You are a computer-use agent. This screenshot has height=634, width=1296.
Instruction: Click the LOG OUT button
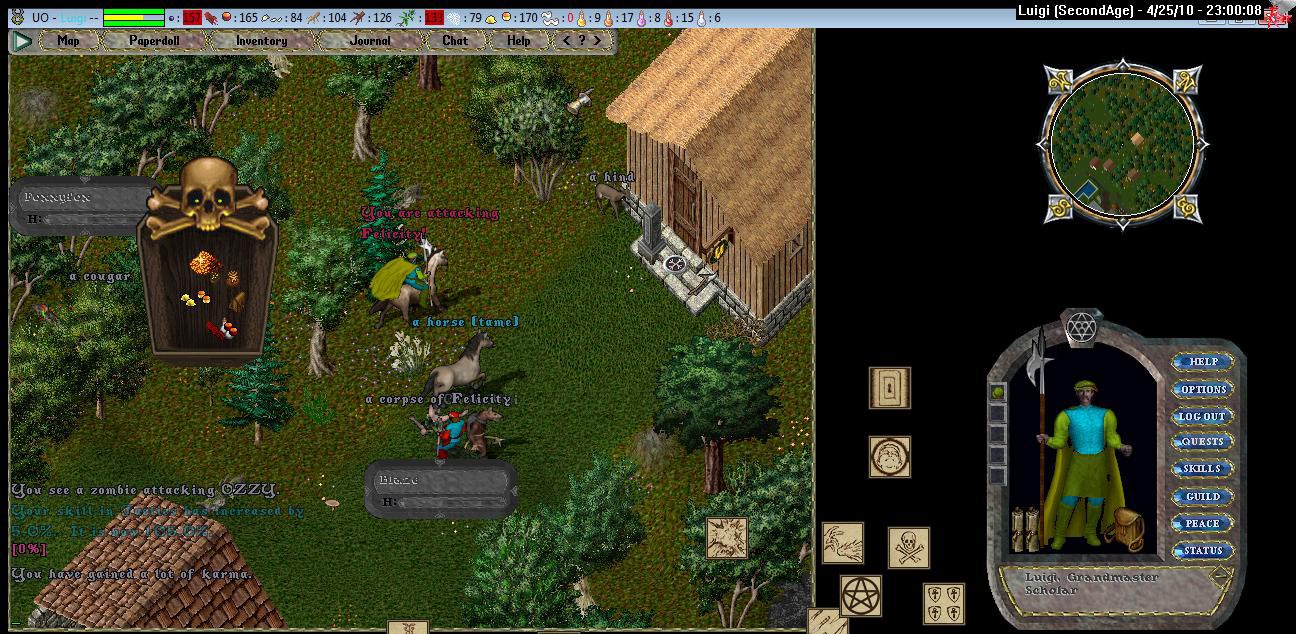[1202, 416]
